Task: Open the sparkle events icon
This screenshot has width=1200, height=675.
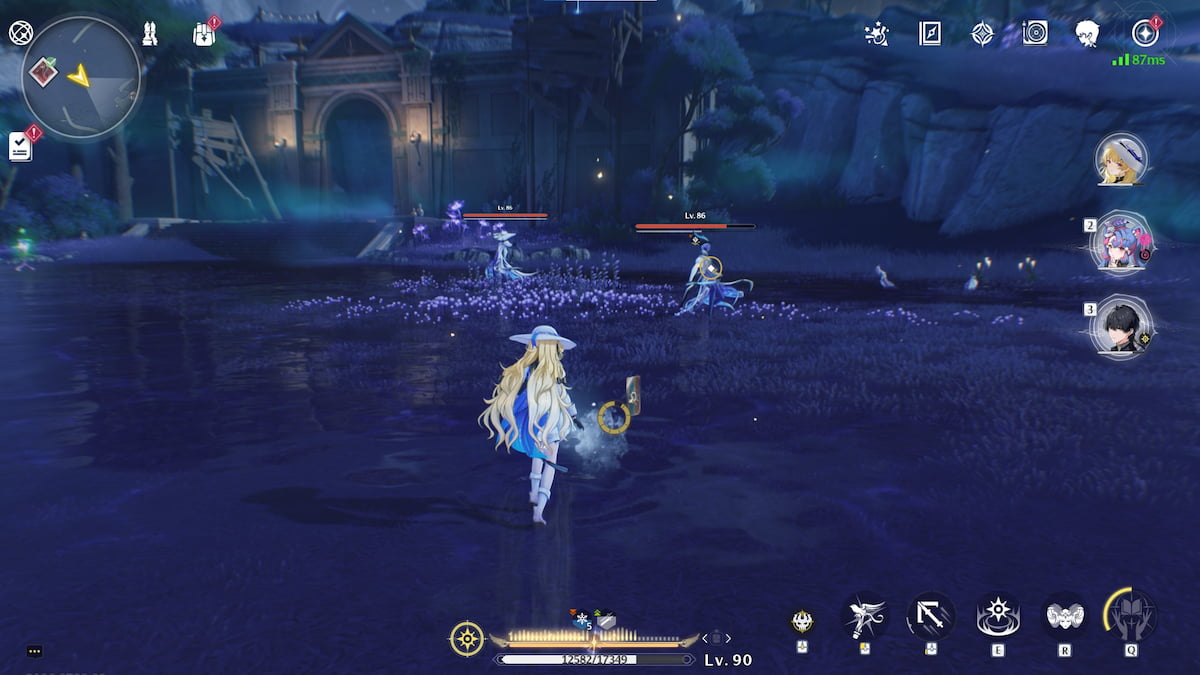Action: pyautogui.click(x=877, y=34)
